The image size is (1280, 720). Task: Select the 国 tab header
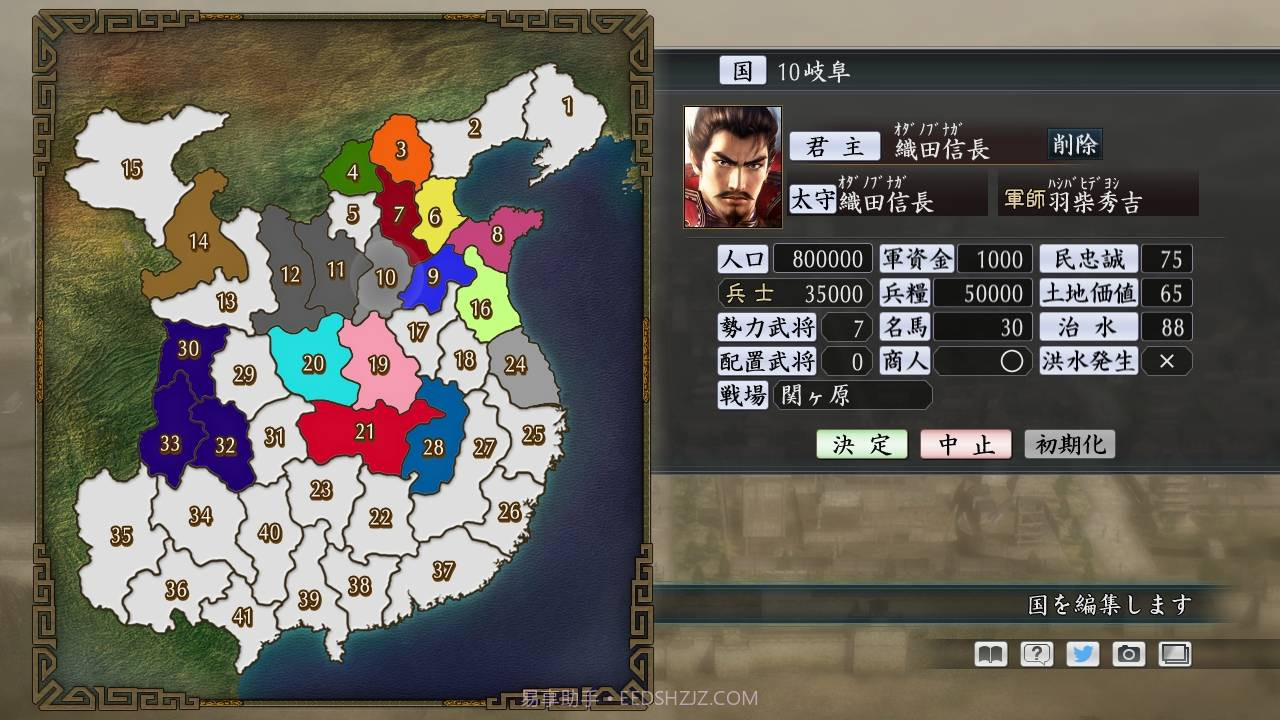[742, 69]
